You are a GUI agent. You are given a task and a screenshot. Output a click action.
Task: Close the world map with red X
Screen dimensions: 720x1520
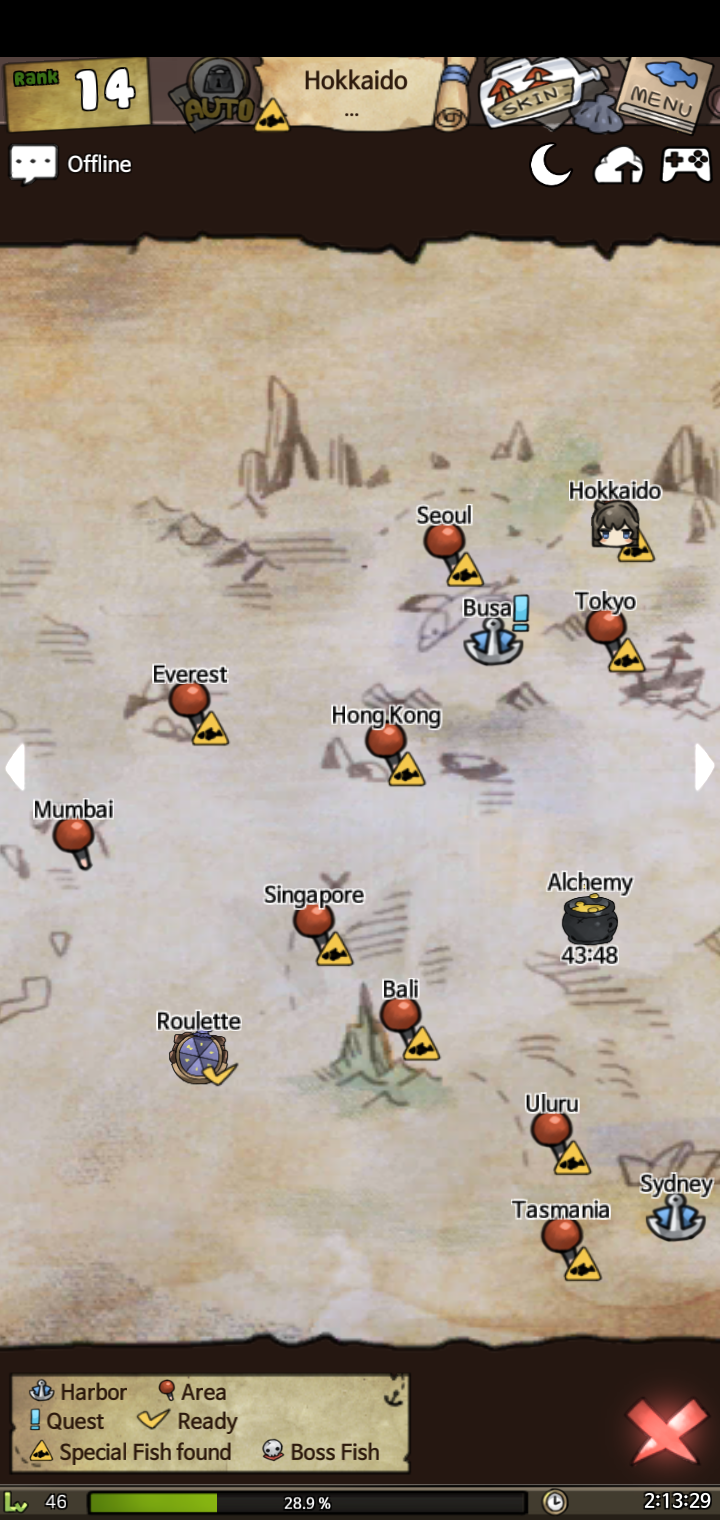[666, 1430]
